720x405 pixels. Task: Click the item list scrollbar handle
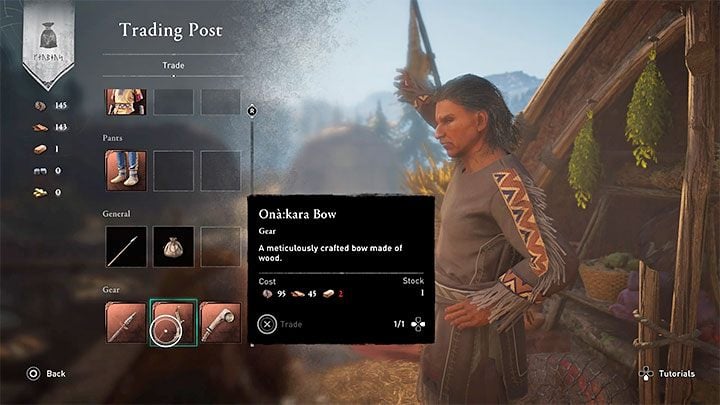(252, 111)
